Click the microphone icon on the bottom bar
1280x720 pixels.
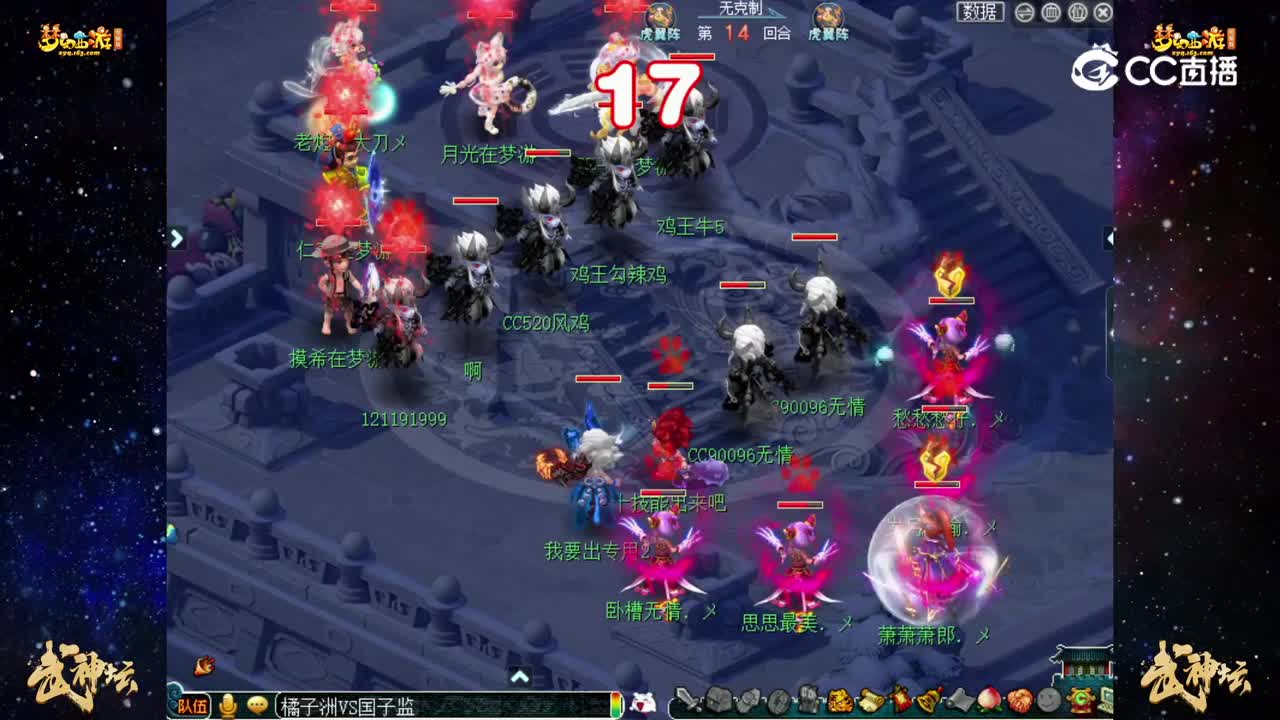(229, 705)
